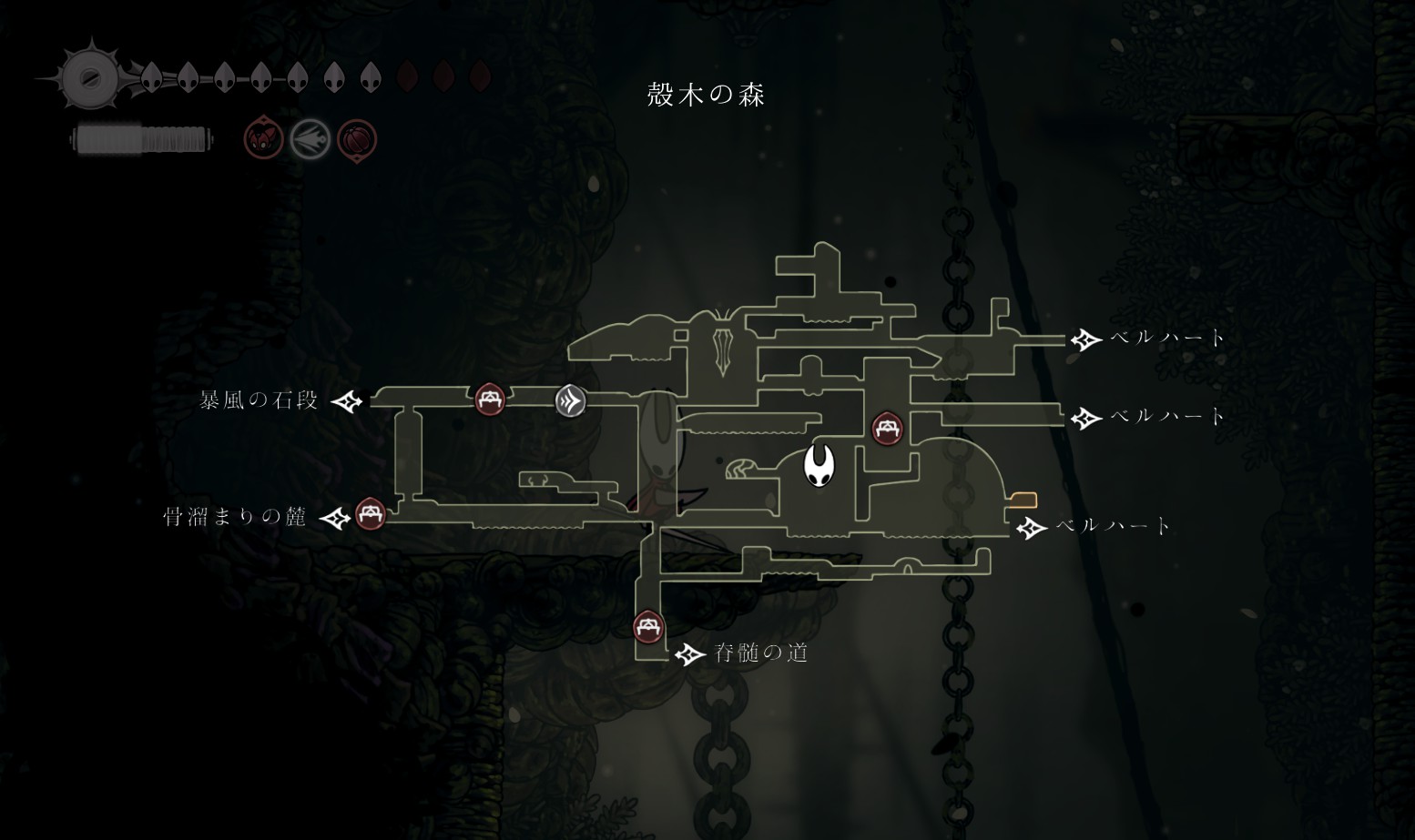Viewport: 1415px width, 840px height.
Task: Choose the red round shell tool icon
Action: pyautogui.click(x=356, y=140)
